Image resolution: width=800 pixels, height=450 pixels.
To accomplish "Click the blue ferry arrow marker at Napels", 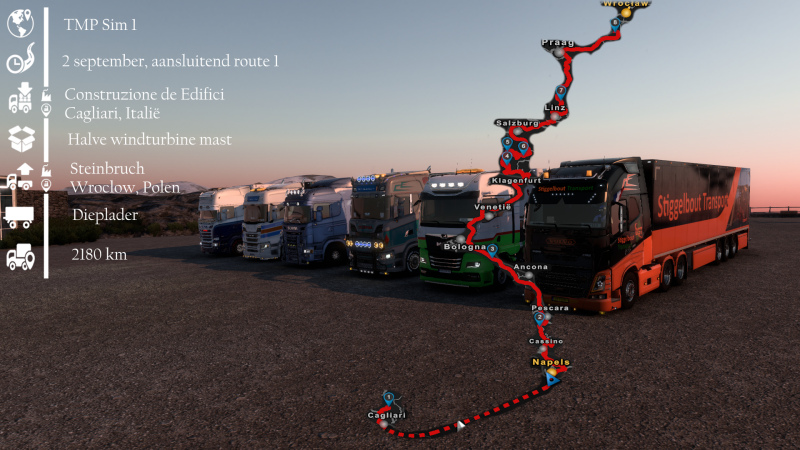I will pyautogui.click(x=553, y=380).
